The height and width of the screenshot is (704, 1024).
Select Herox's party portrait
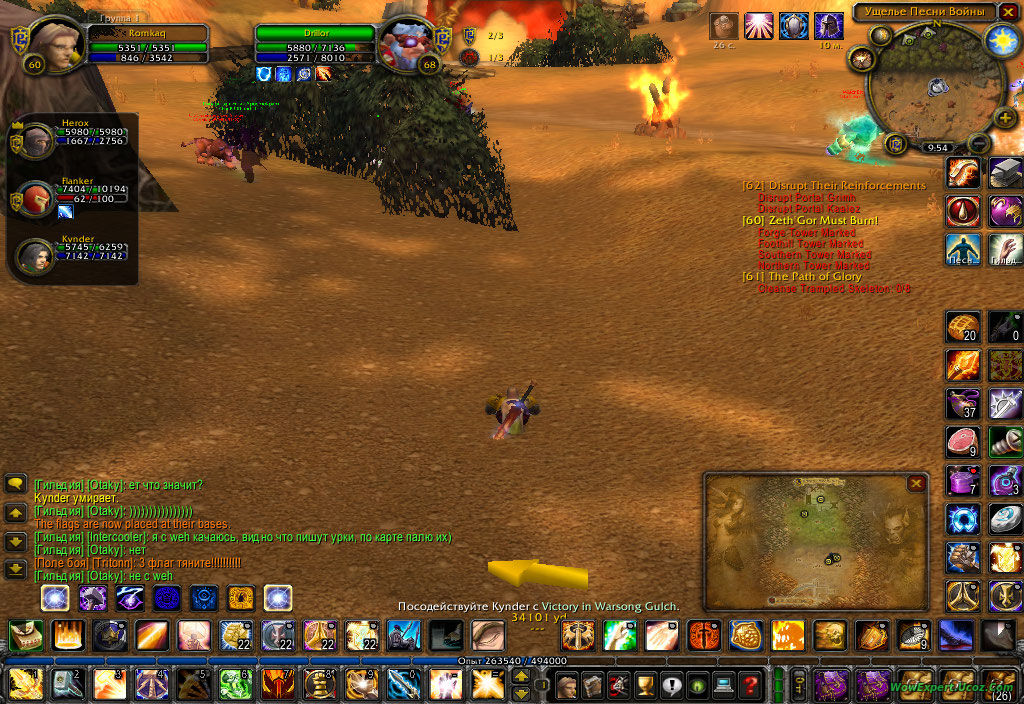pos(38,142)
